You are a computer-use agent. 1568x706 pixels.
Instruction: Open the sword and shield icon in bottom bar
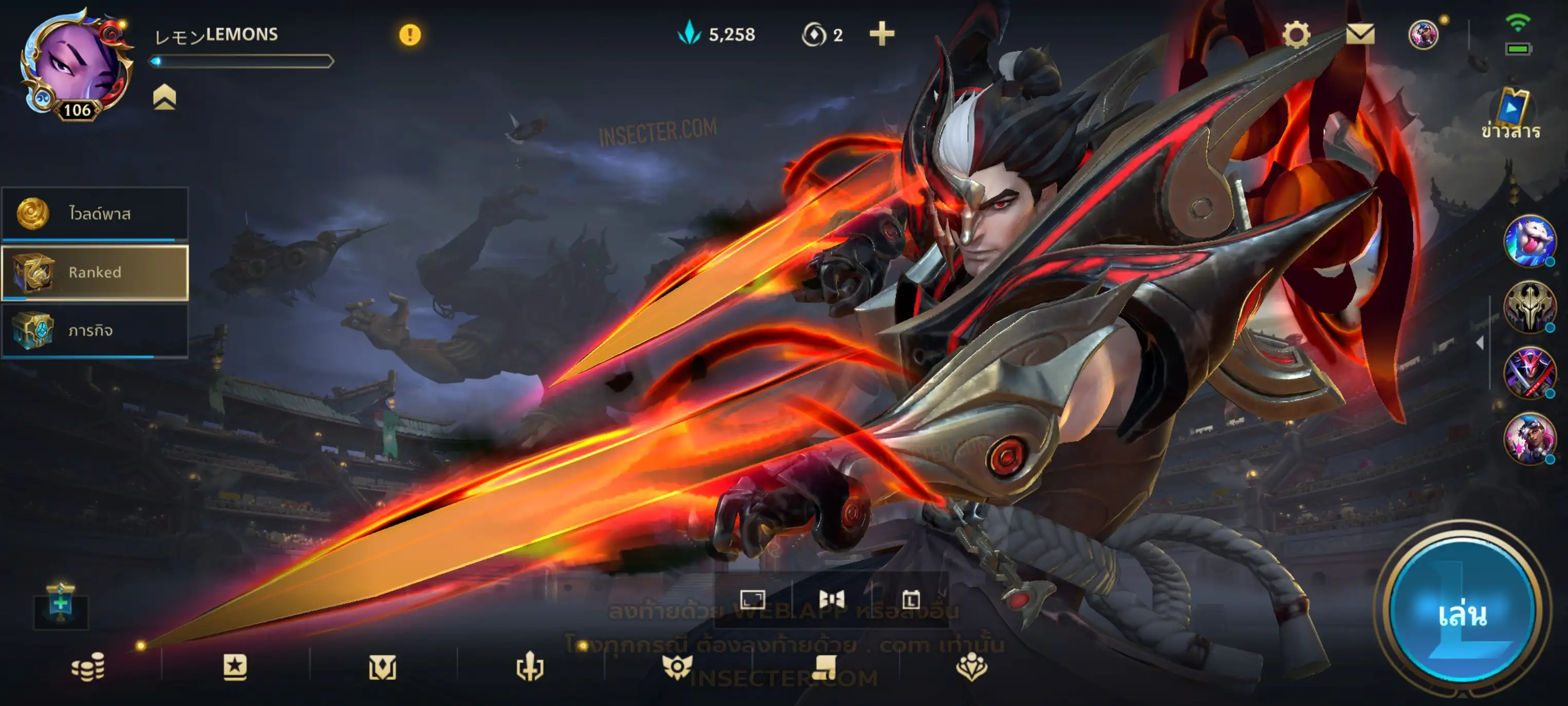[529, 667]
